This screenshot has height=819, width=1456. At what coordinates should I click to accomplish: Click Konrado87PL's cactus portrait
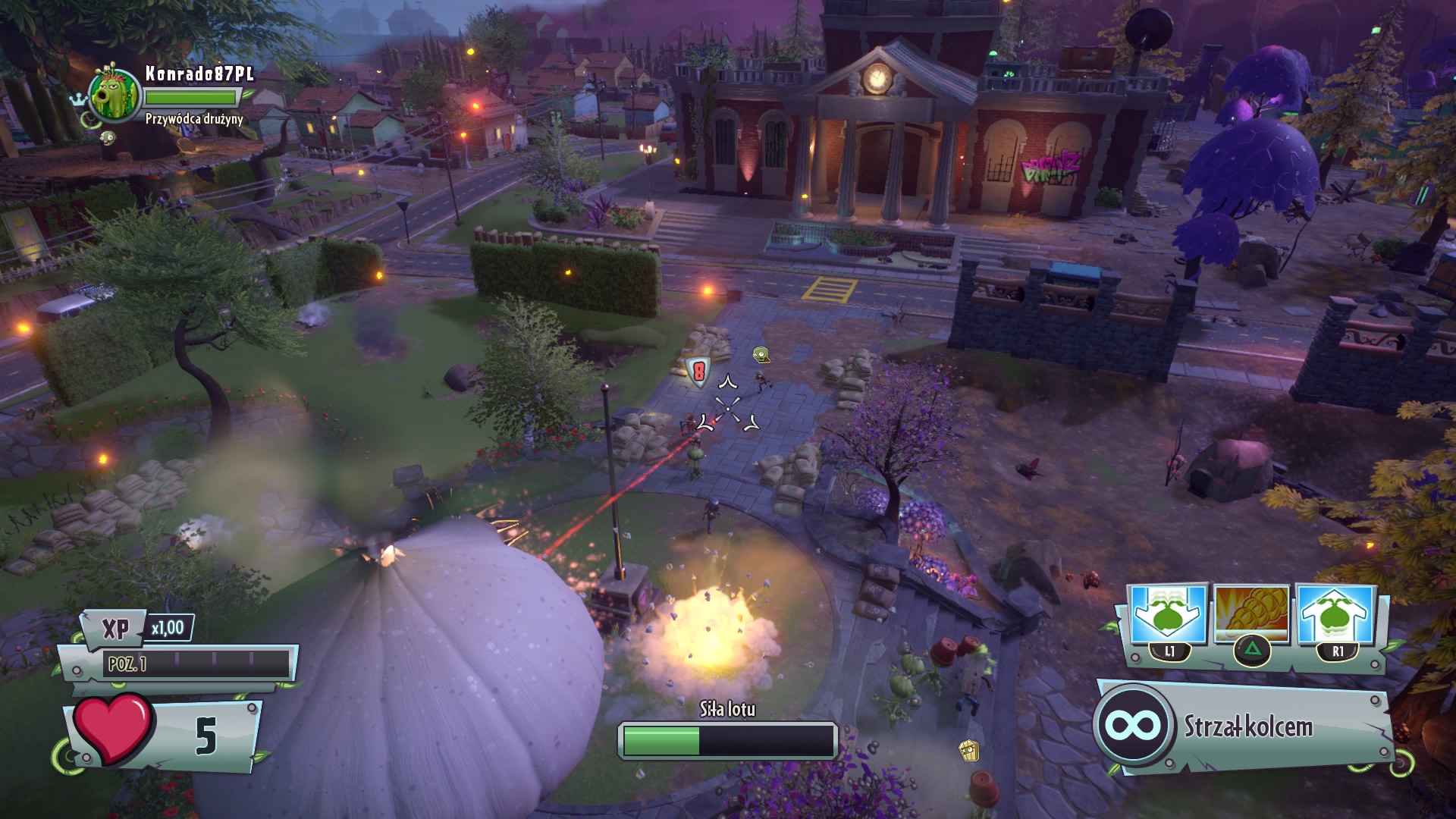coord(115,95)
